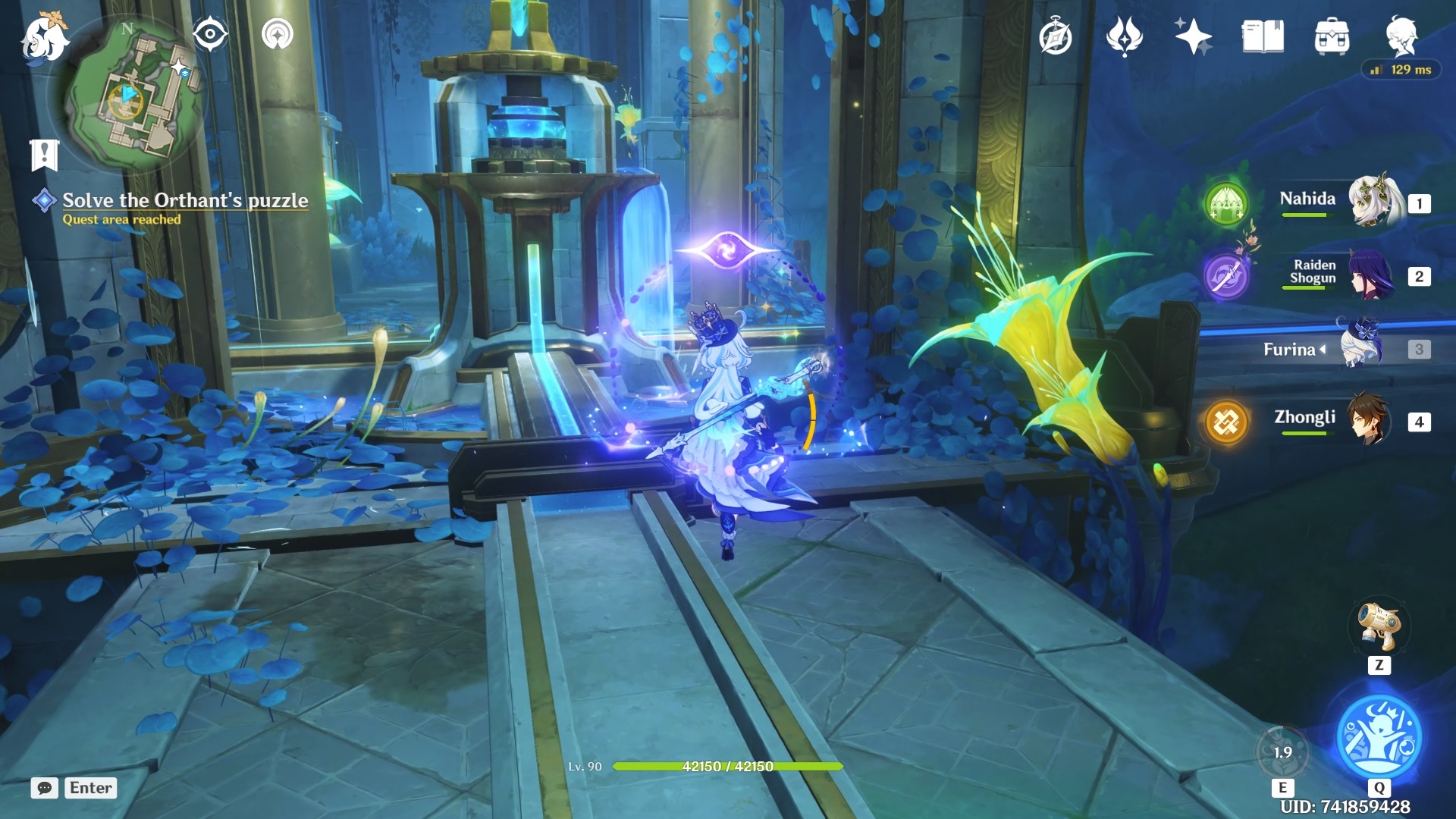Trigger Nahida's green elemental burst icon

point(1226,203)
